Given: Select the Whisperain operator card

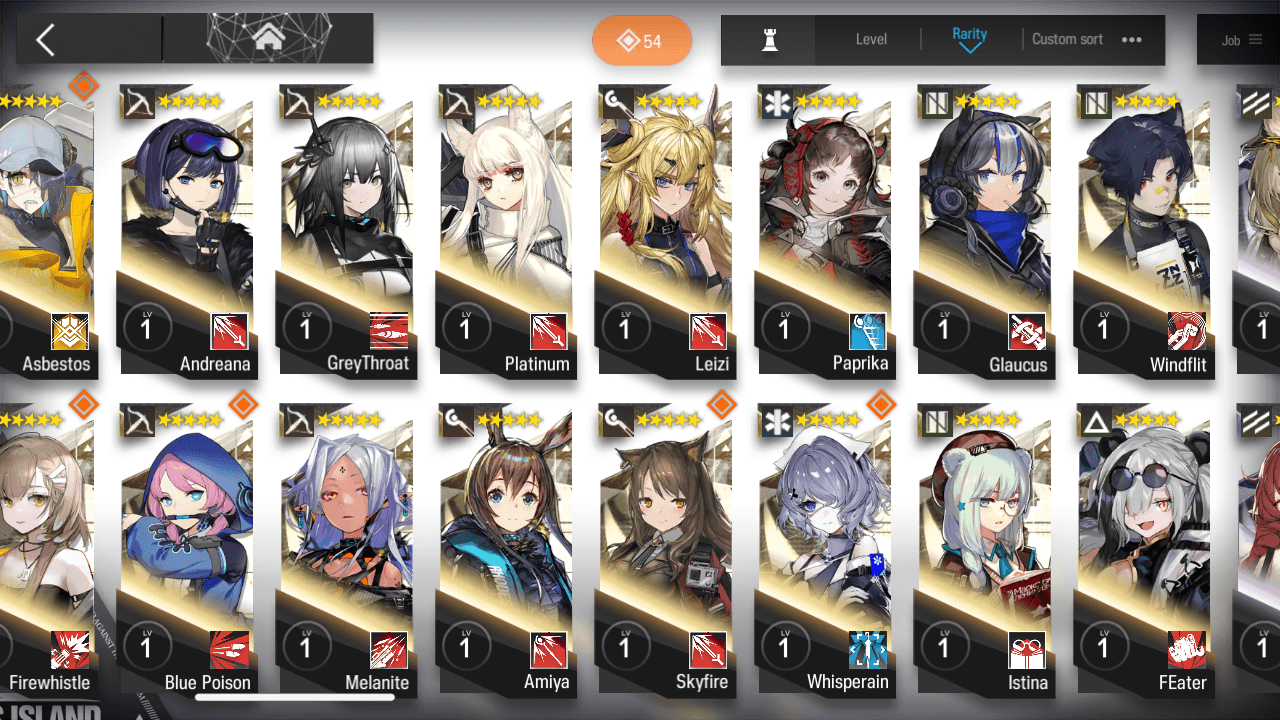Looking at the screenshot, I should (x=826, y=550).
